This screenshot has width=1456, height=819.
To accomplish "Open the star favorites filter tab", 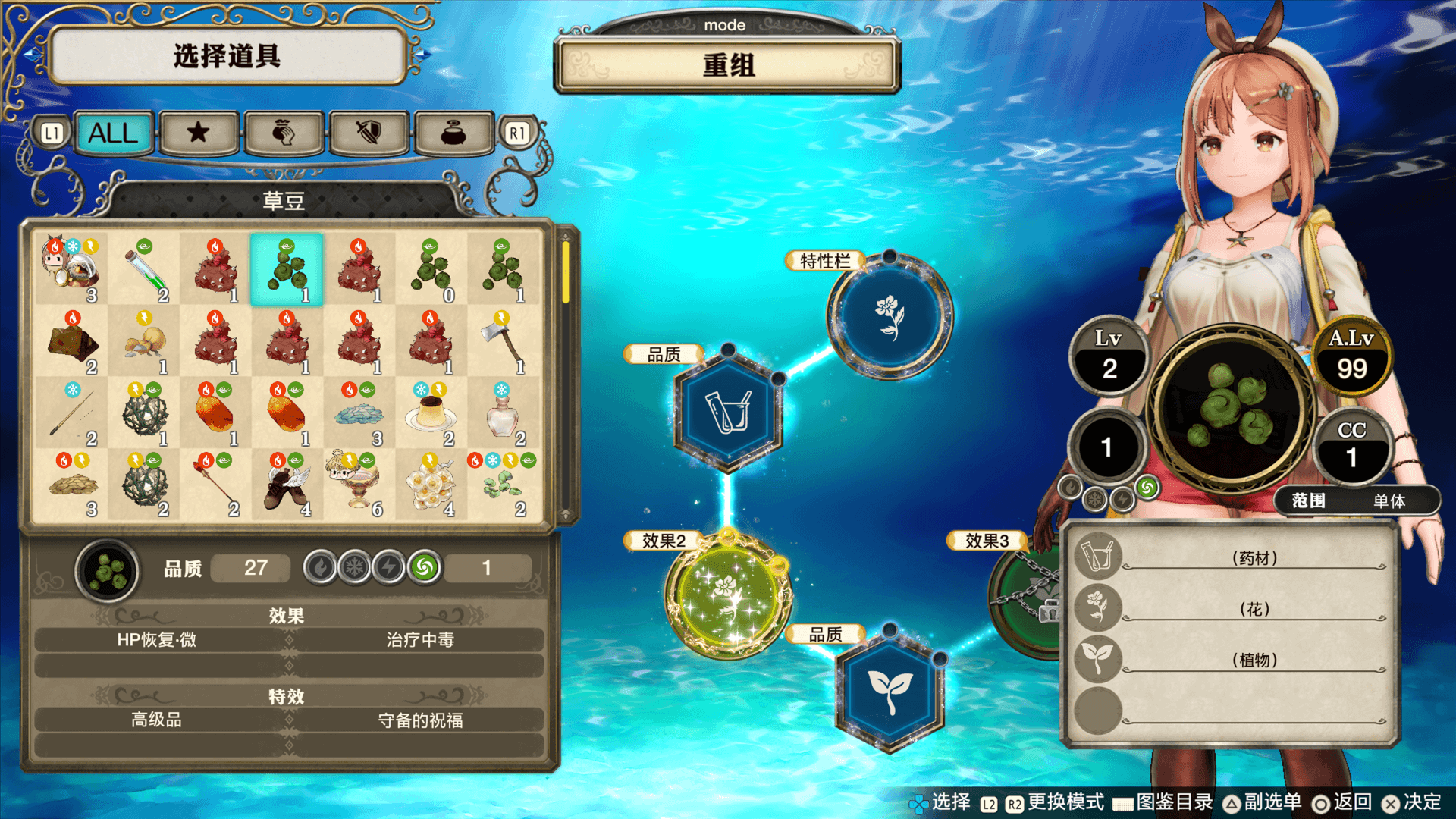I will 199,133.
